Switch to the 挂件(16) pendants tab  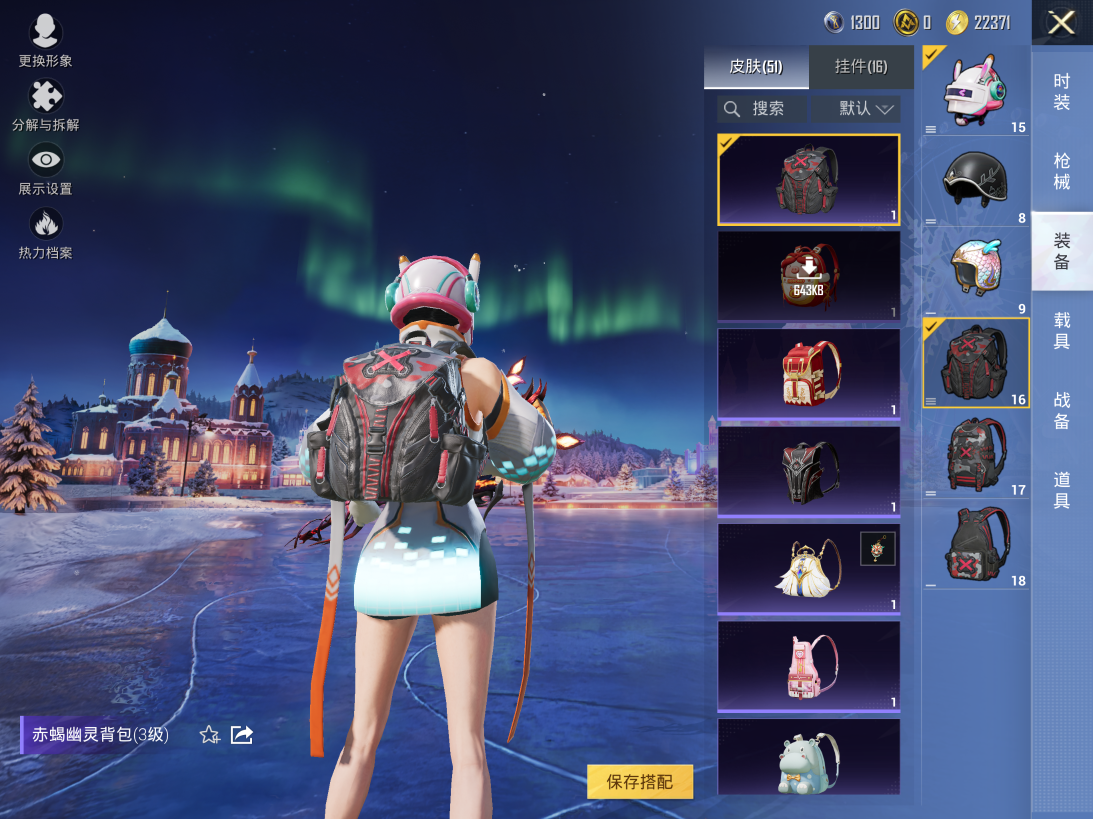(x=861, y=67)
